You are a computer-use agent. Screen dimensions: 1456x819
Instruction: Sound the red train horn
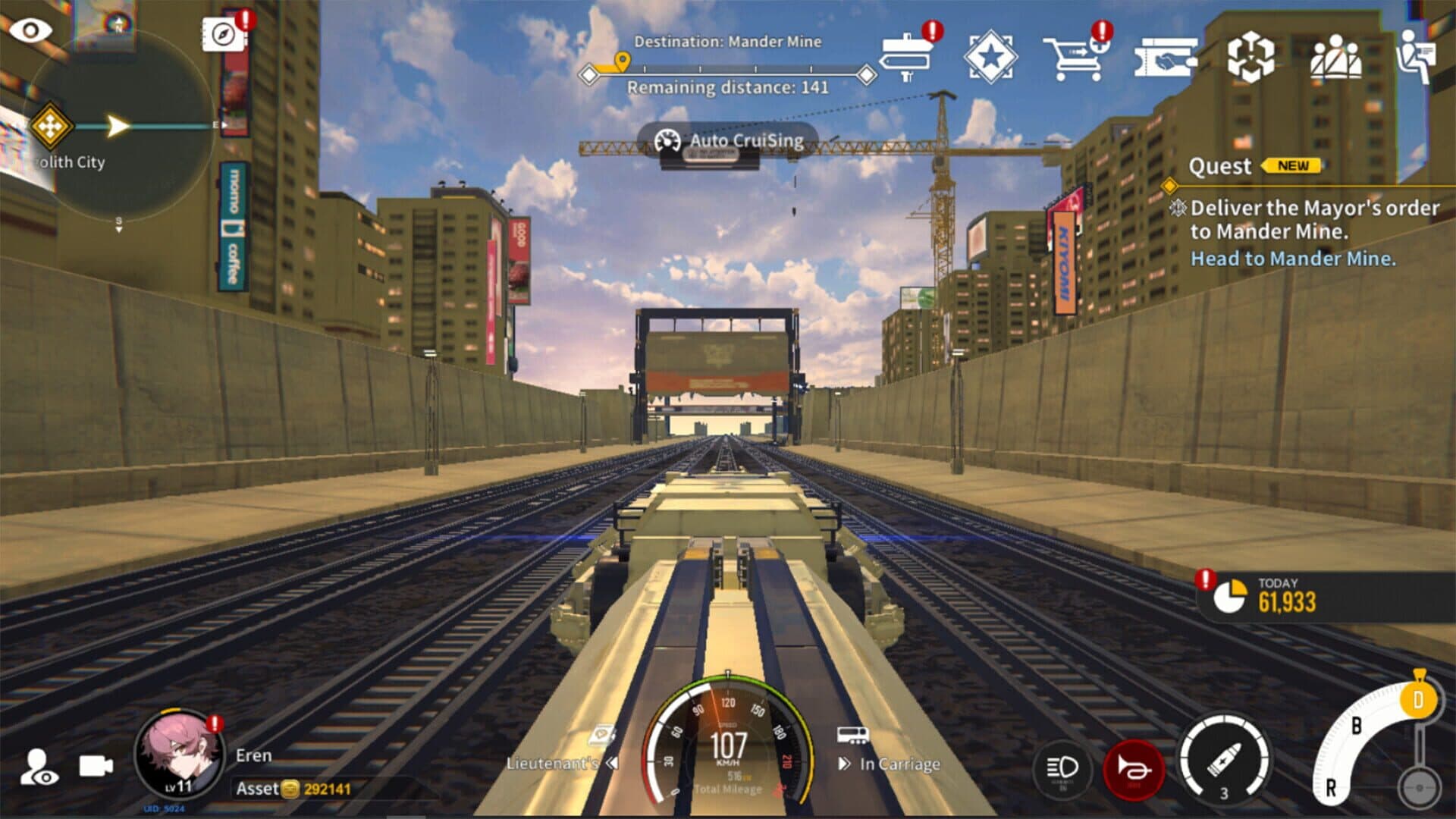[x=1134, y=769]
